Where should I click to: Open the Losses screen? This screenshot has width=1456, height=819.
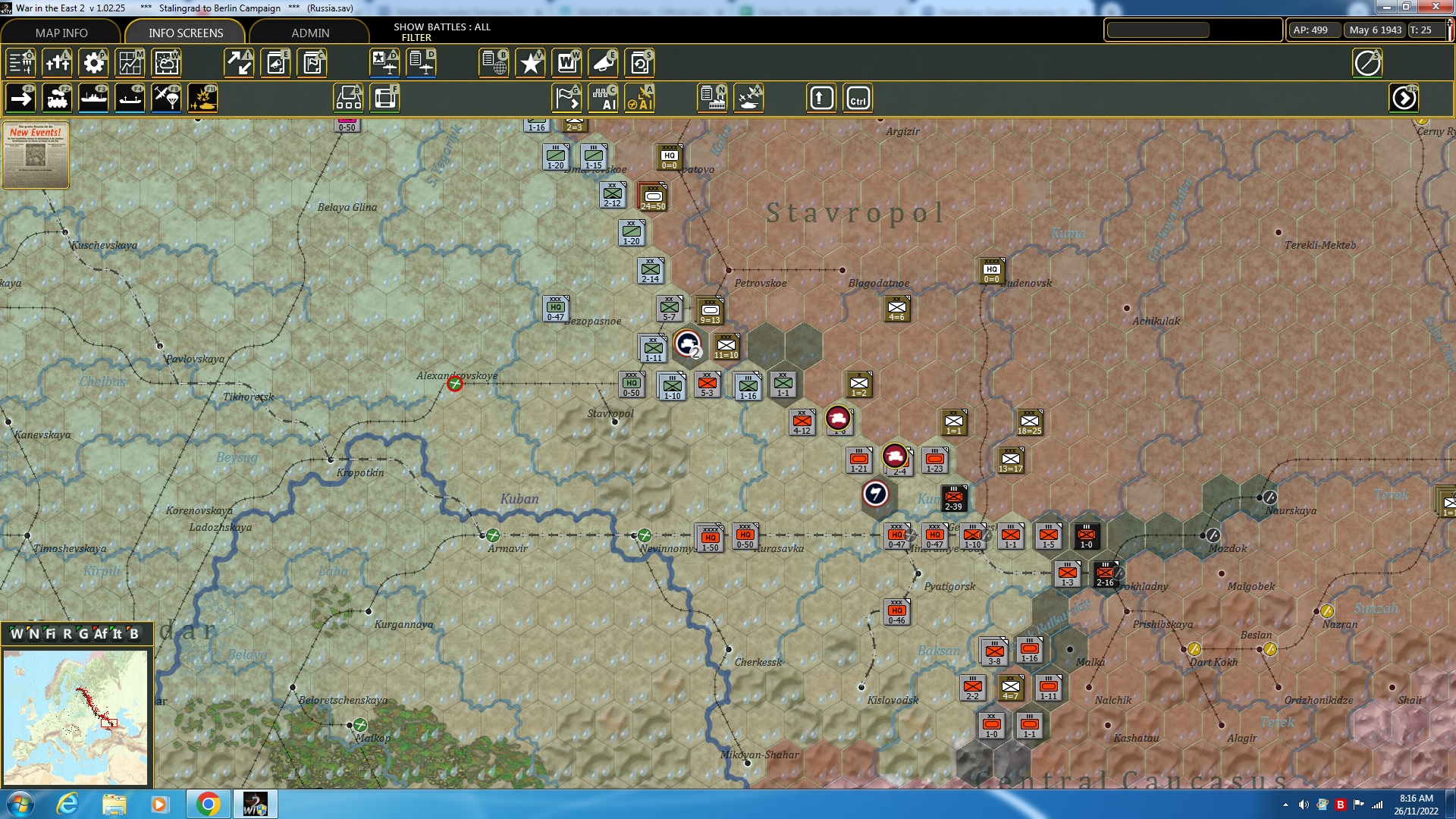pos(57,63)
